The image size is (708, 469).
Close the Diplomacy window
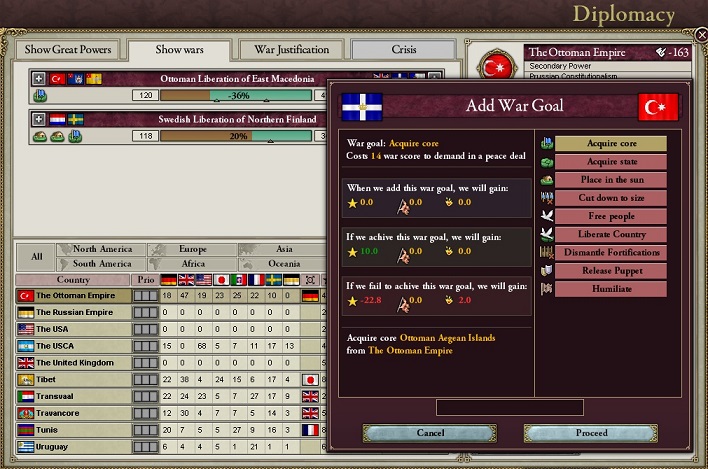(x=699, y=34)
